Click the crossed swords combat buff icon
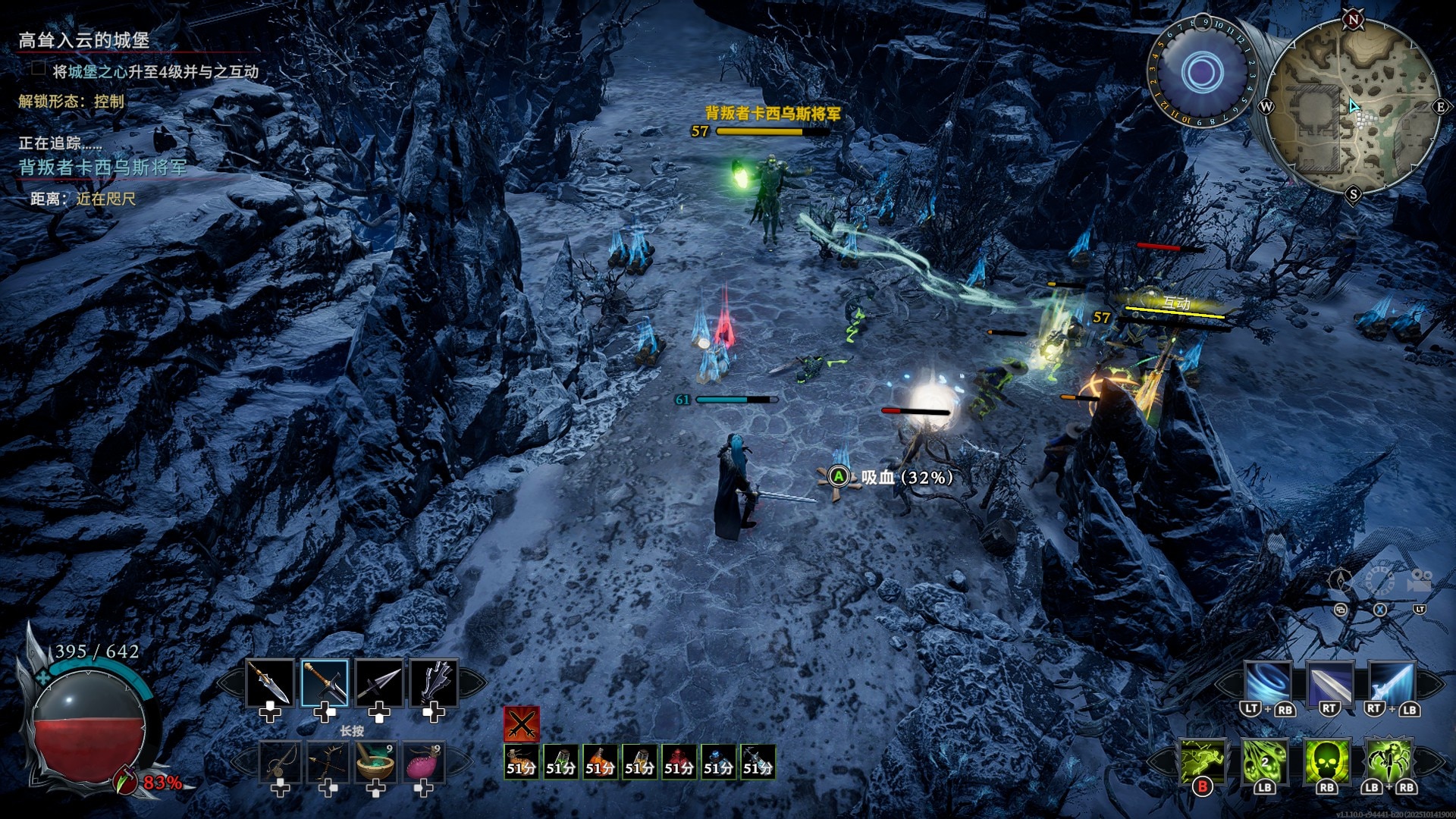Viewport: 1456px width, 819px height. 522,724
